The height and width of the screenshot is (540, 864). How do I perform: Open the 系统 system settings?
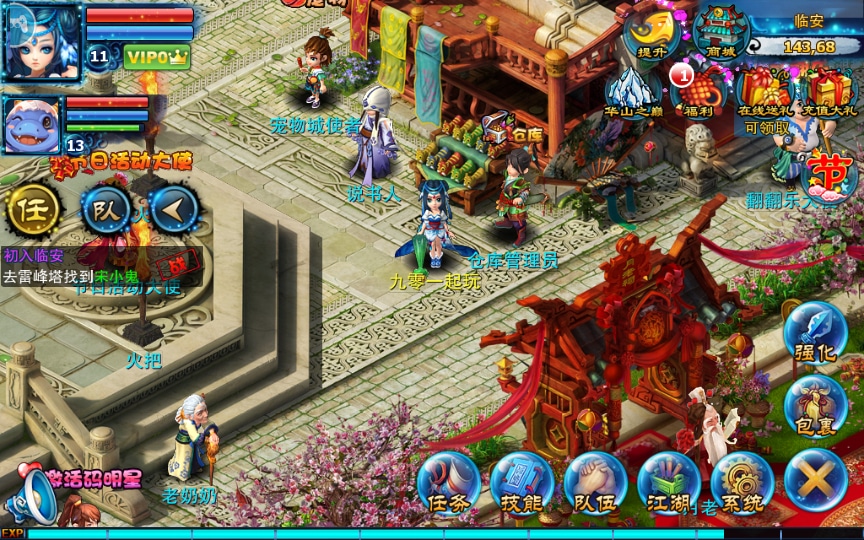pos(742,482)
